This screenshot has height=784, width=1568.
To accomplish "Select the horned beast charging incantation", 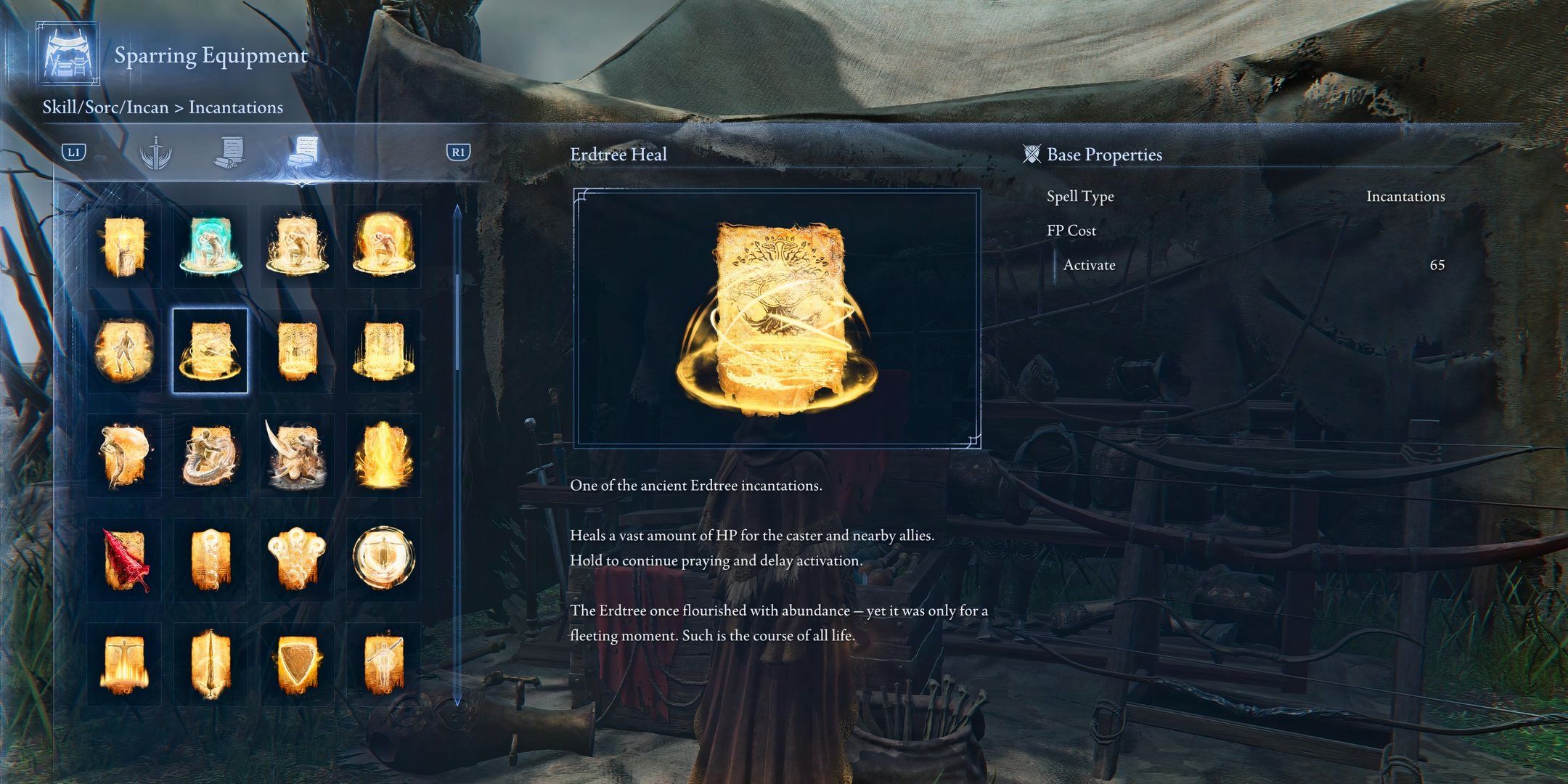I will (x=297, y=455).
